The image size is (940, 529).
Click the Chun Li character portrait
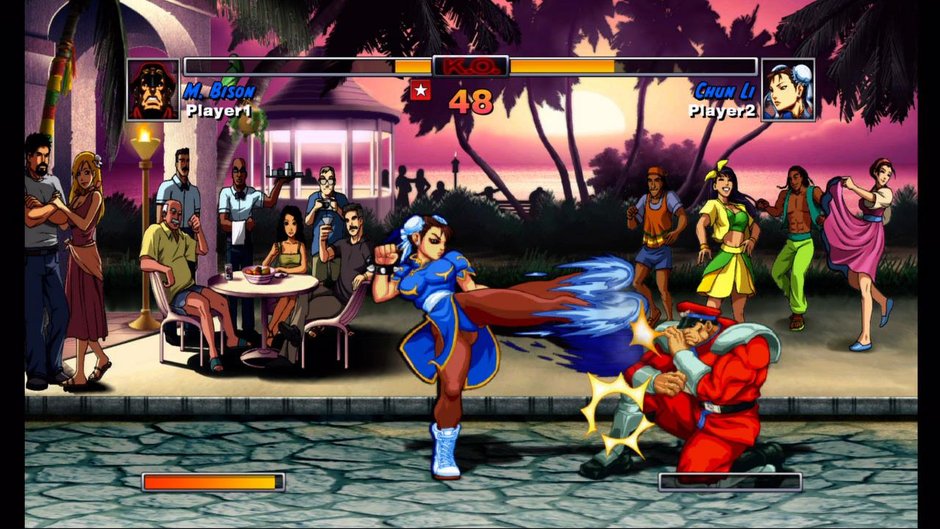(x=788, y=90)
